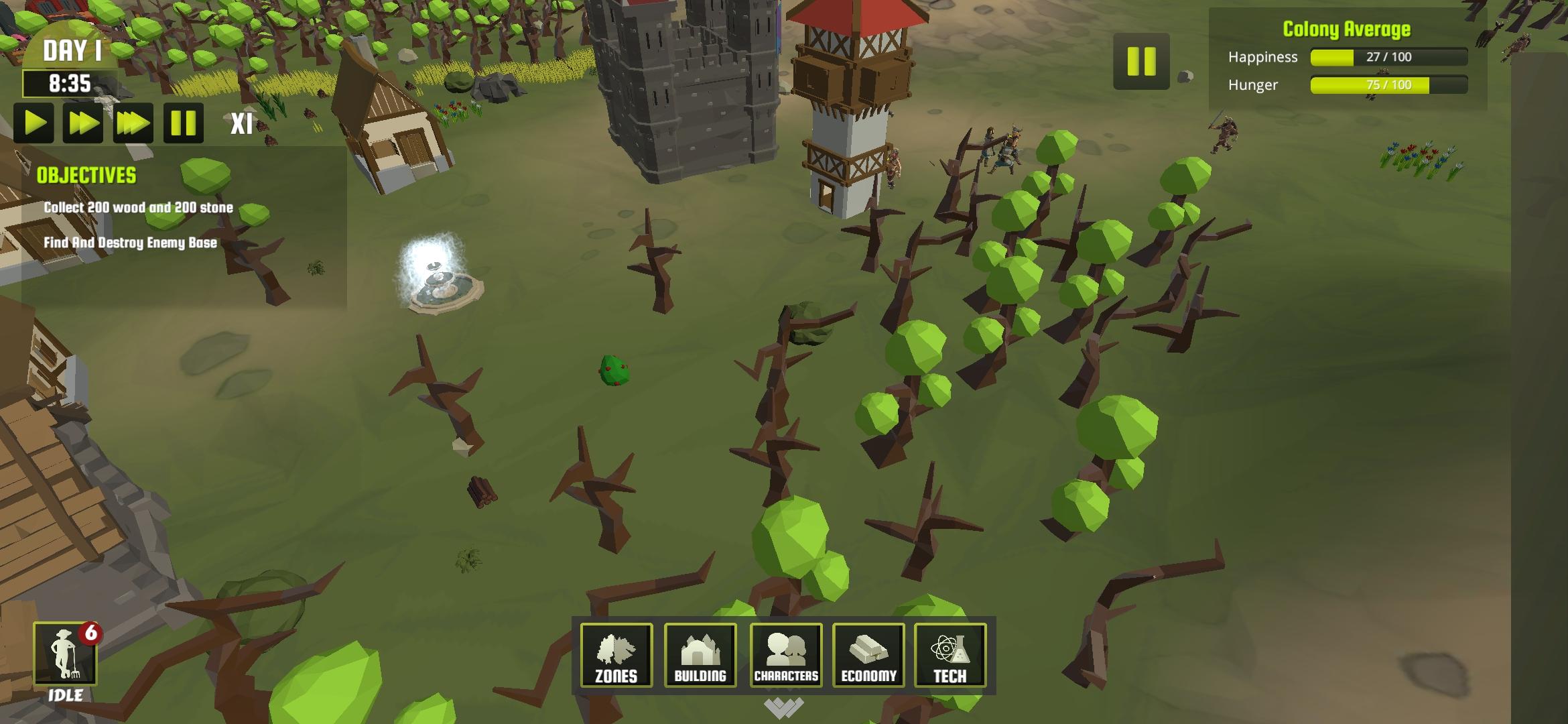Collapse the Objectives panel header
The height and width of the screenshot is (724, 1568).
[87, 176]
